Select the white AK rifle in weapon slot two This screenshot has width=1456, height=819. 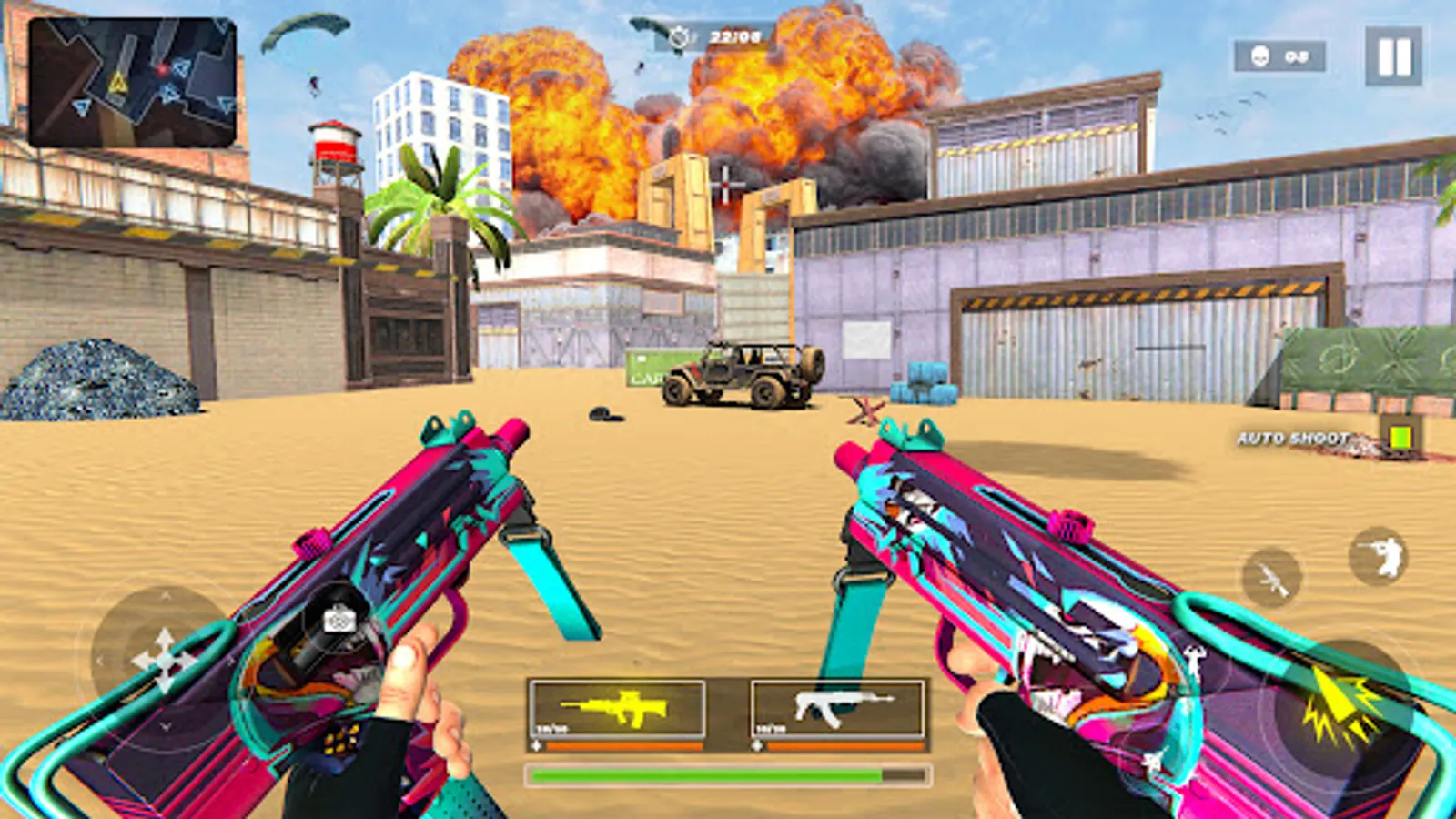(834, 710)
